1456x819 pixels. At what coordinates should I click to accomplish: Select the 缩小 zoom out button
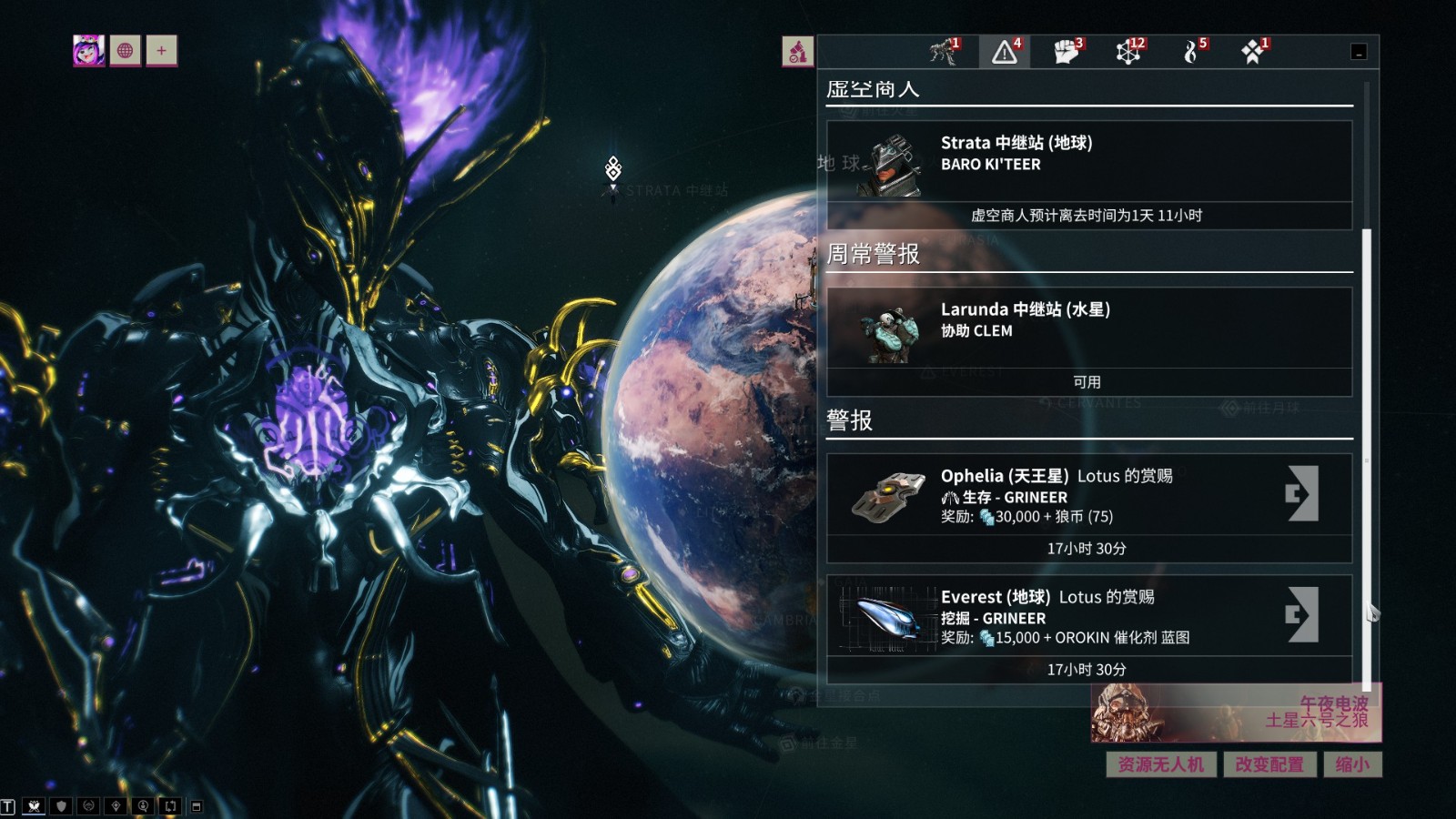(1351, 764)
